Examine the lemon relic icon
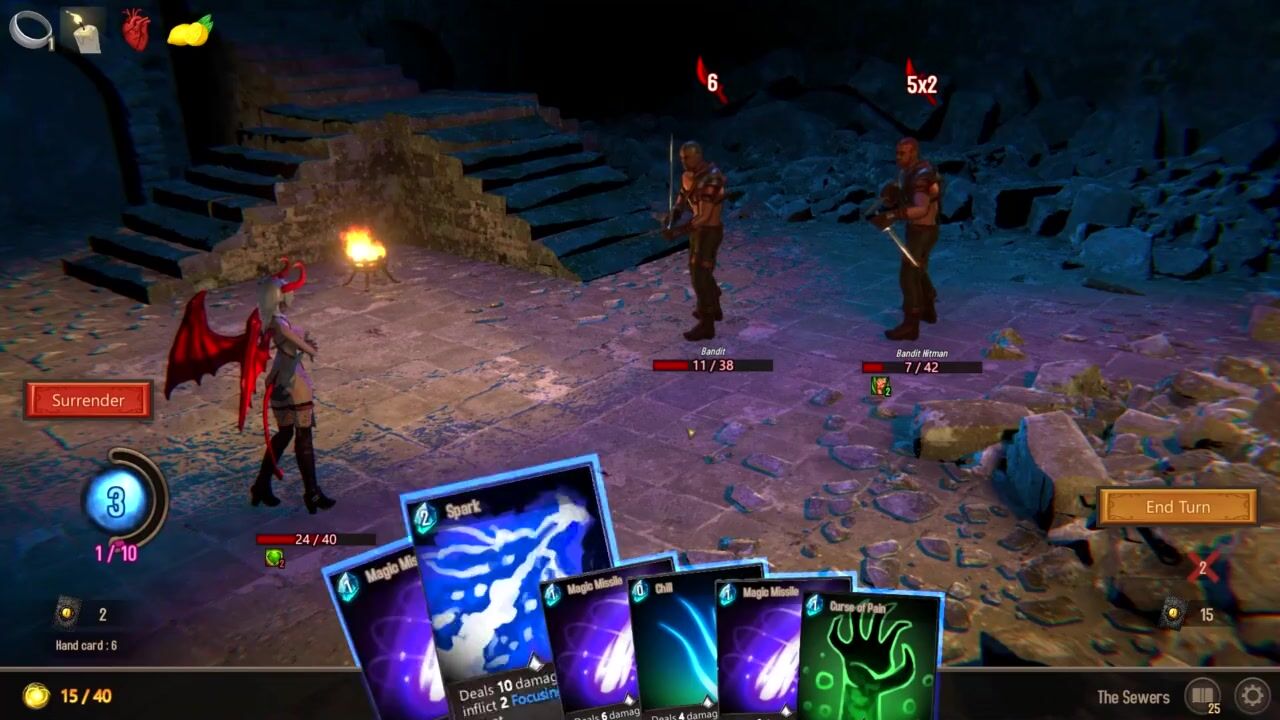The width and height of the screenshot is (1280, 720). click(189, 30)
